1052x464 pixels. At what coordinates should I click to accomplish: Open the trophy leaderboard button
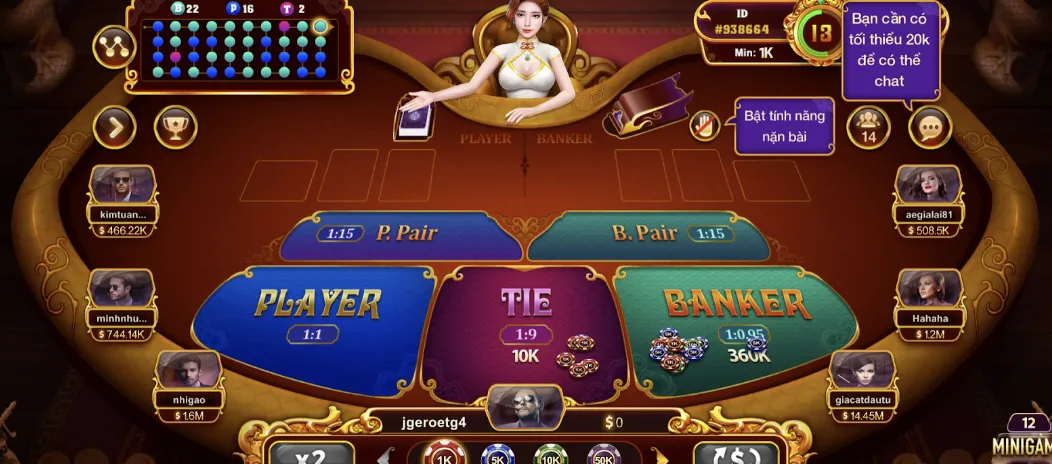[175, 127]
